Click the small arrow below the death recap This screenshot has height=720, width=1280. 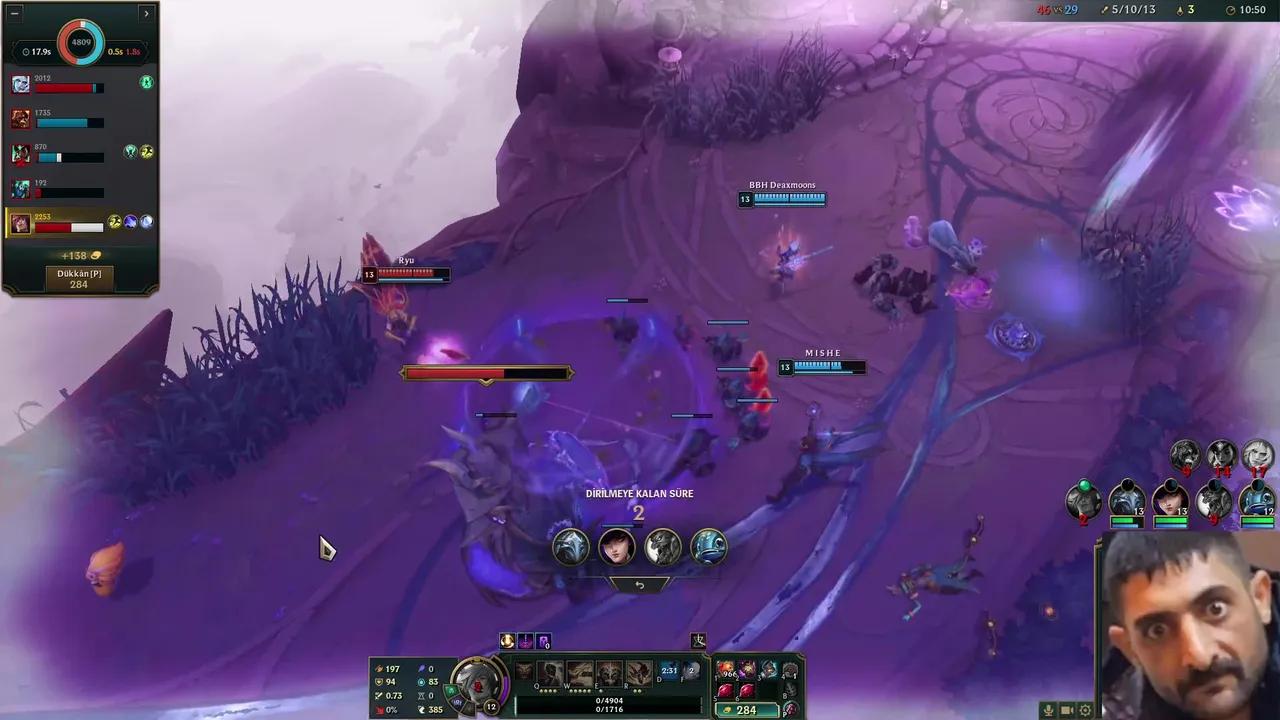pos(640,584)
